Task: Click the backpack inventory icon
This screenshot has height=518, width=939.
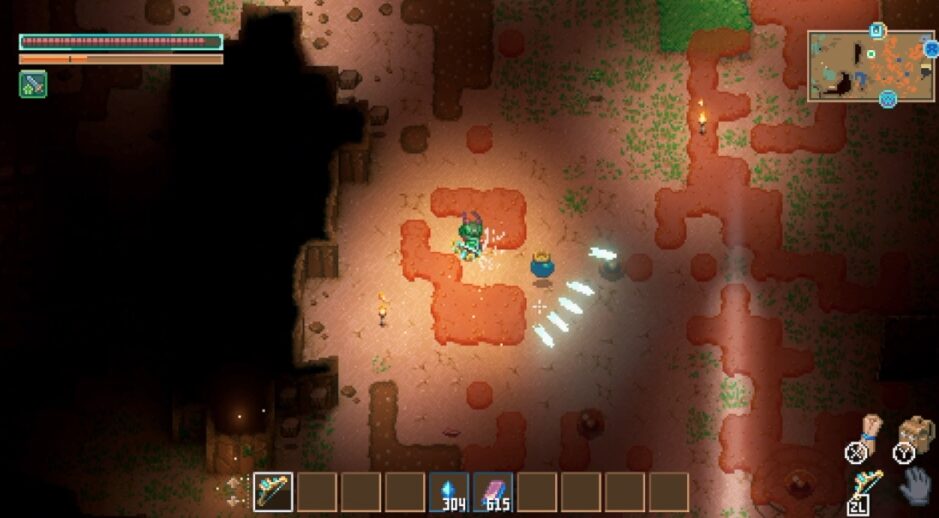Action: (915, 433)
